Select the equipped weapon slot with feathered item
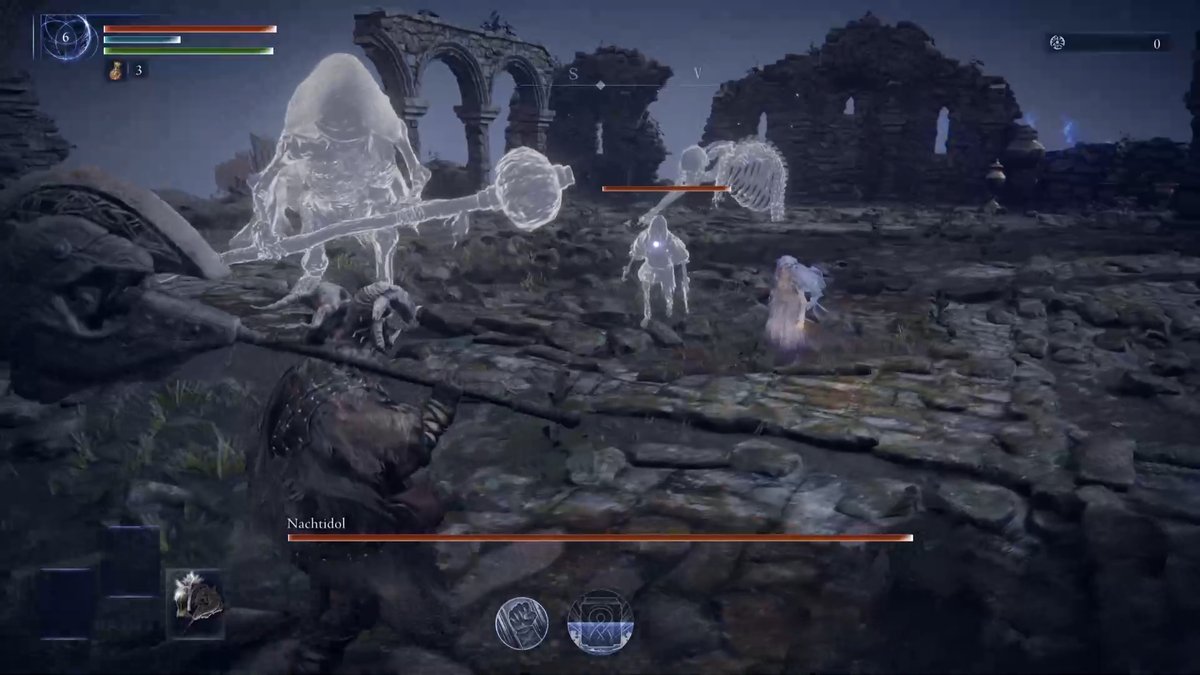Viewport: 1200px width, 675px height. coord(195,603)
